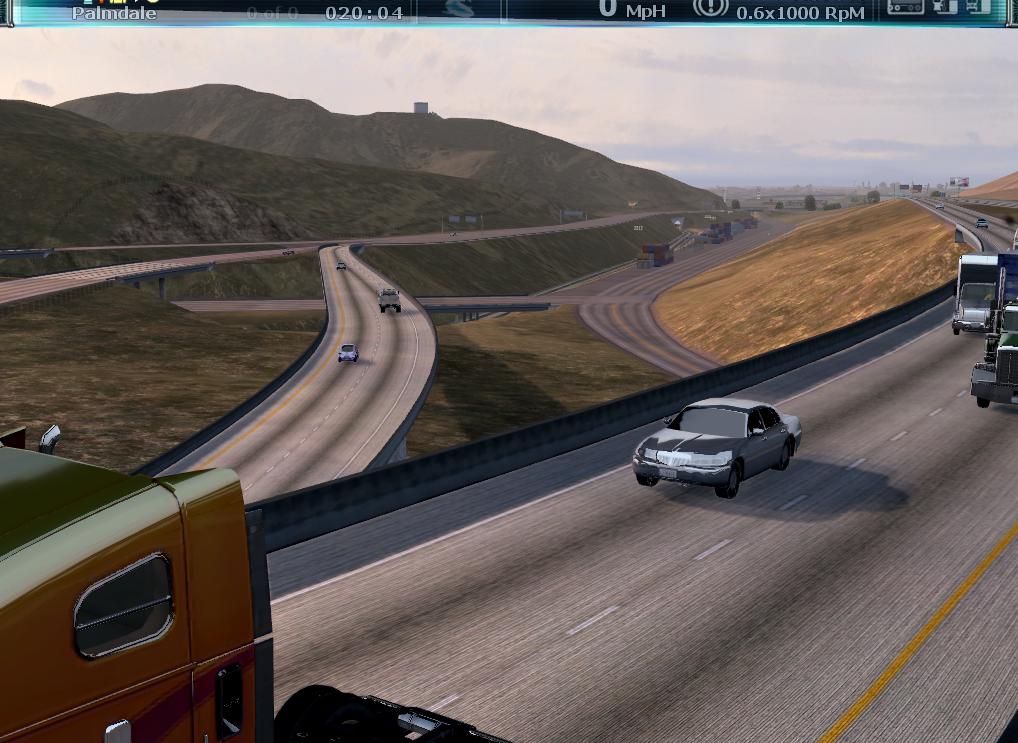The height and width of the screenshot is (743, 1018).
Task: Select the brake warning indicator icon
Action: tap(710, 7)
